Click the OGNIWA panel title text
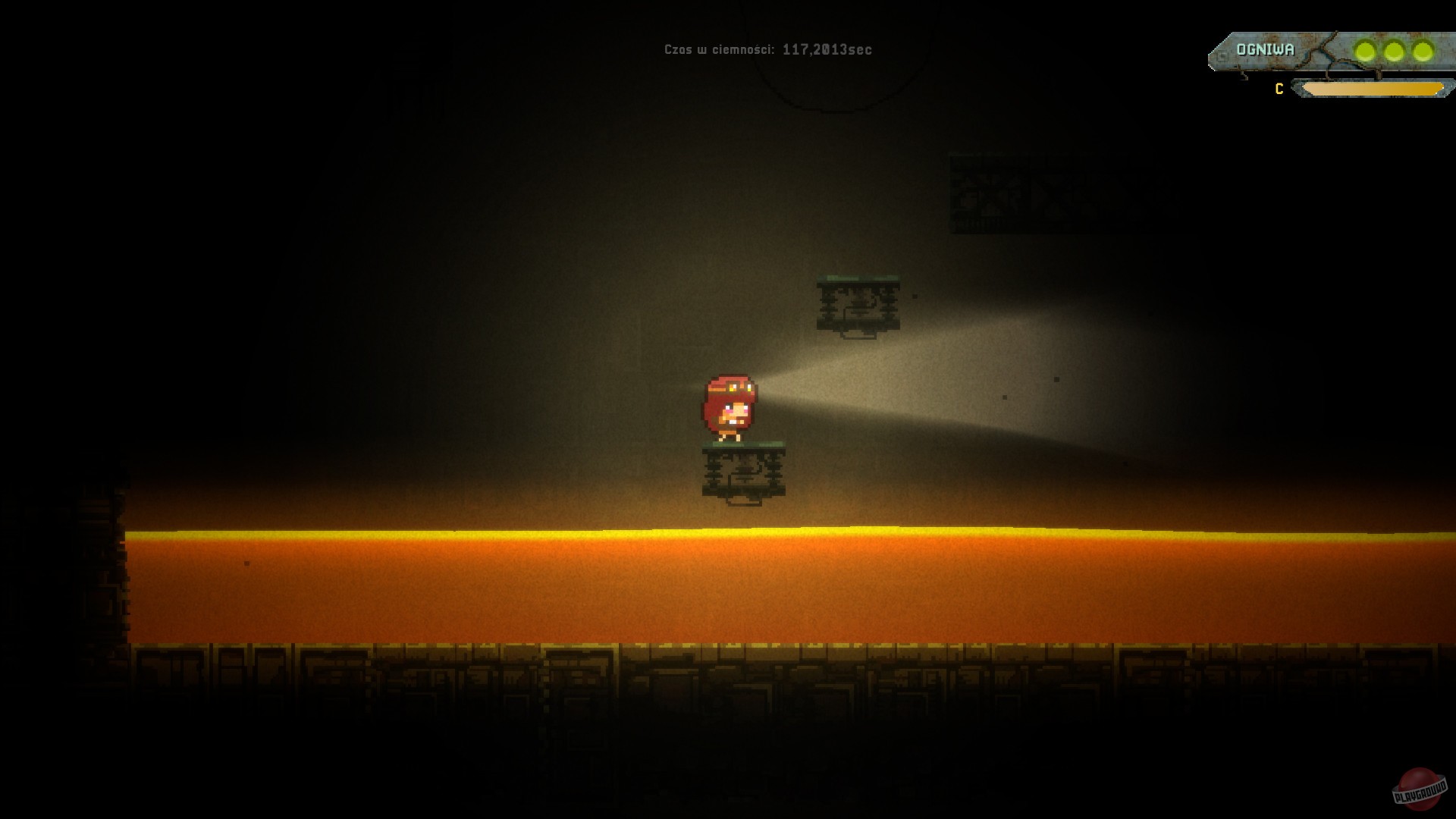Screen dimensions: 1456x819 (1264, 50)
